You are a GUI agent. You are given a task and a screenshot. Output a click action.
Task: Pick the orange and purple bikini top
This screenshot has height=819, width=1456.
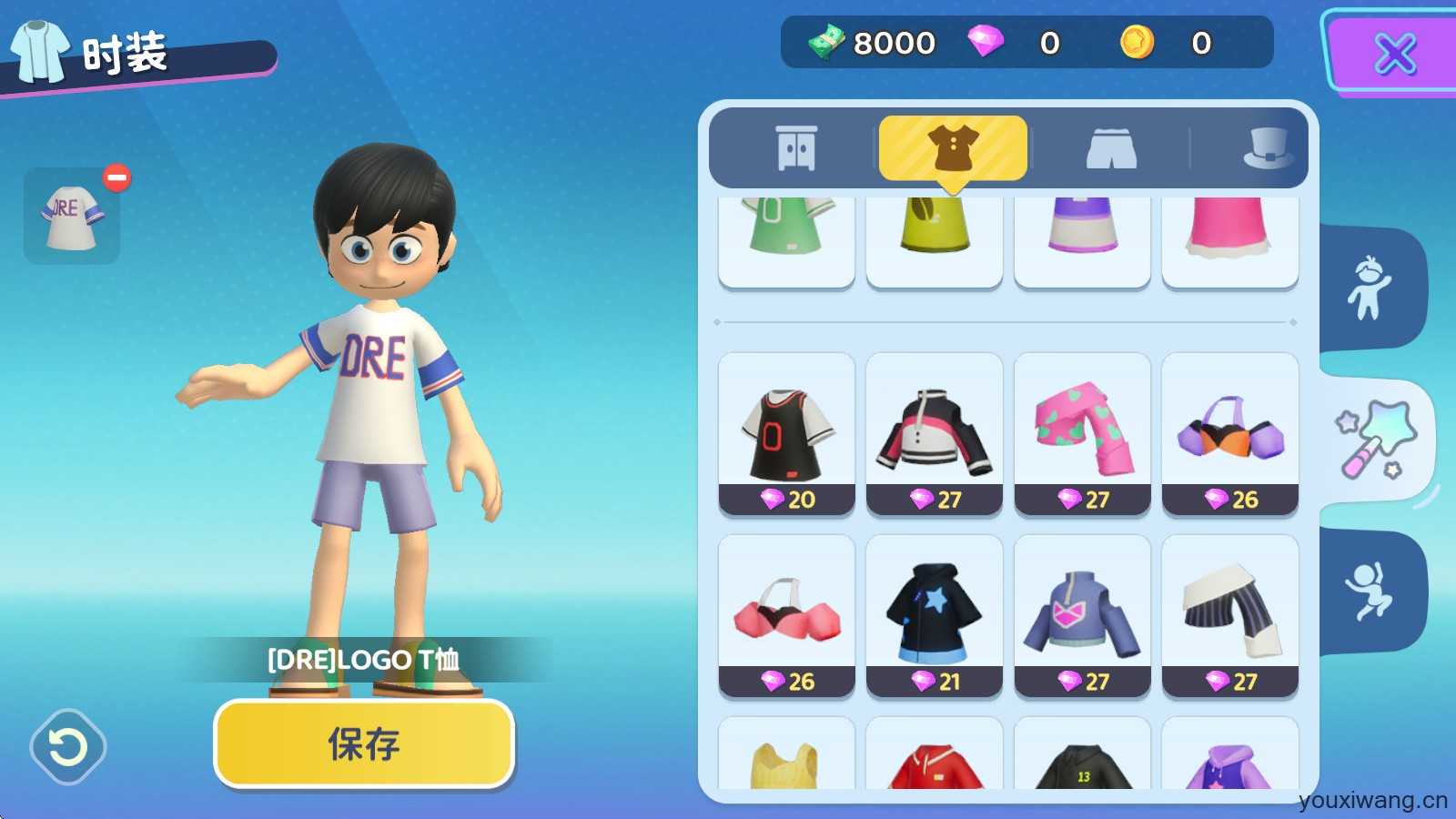(1230, 434)
